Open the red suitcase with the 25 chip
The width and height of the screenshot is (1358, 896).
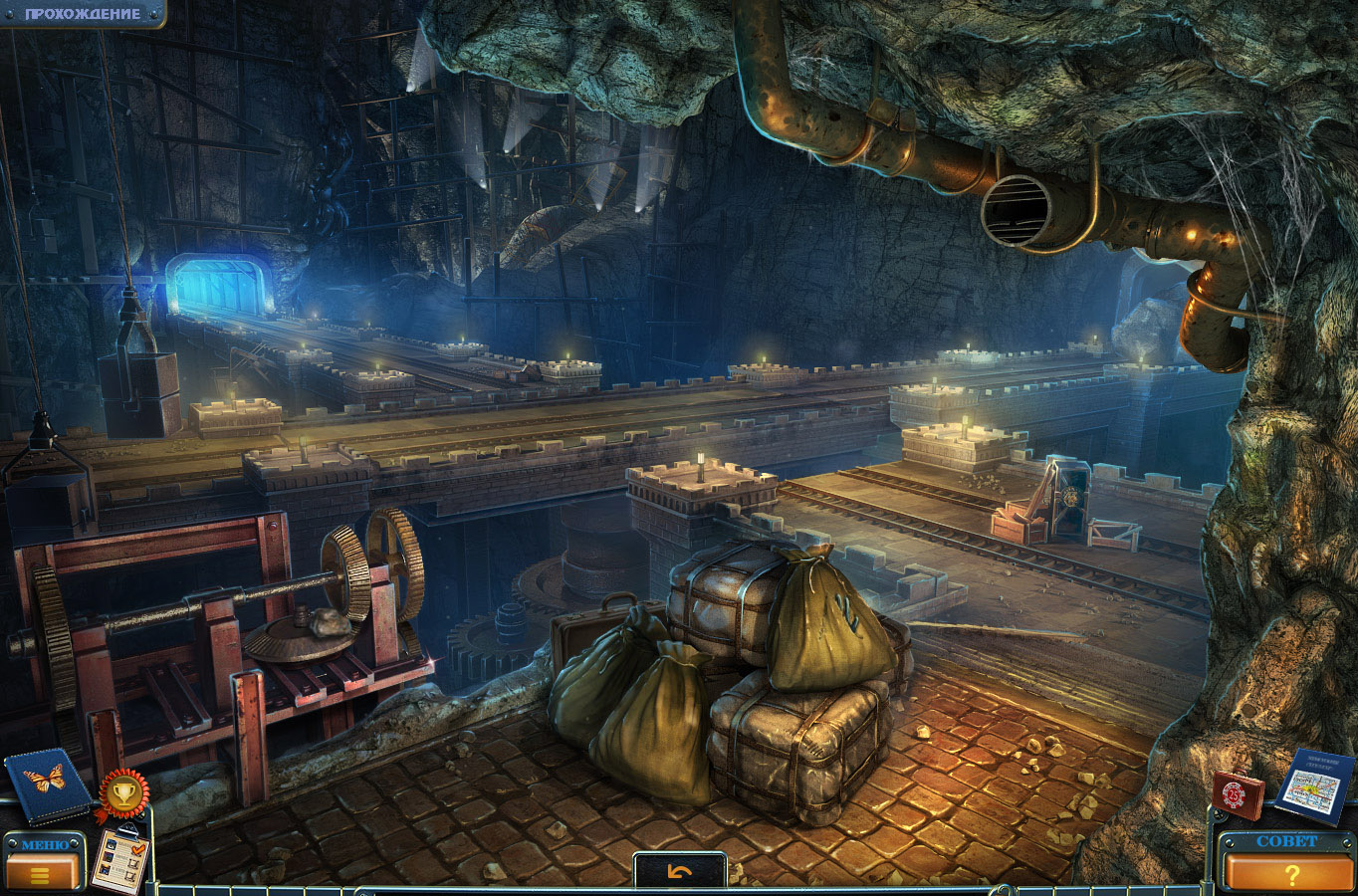coord(1238,795)
